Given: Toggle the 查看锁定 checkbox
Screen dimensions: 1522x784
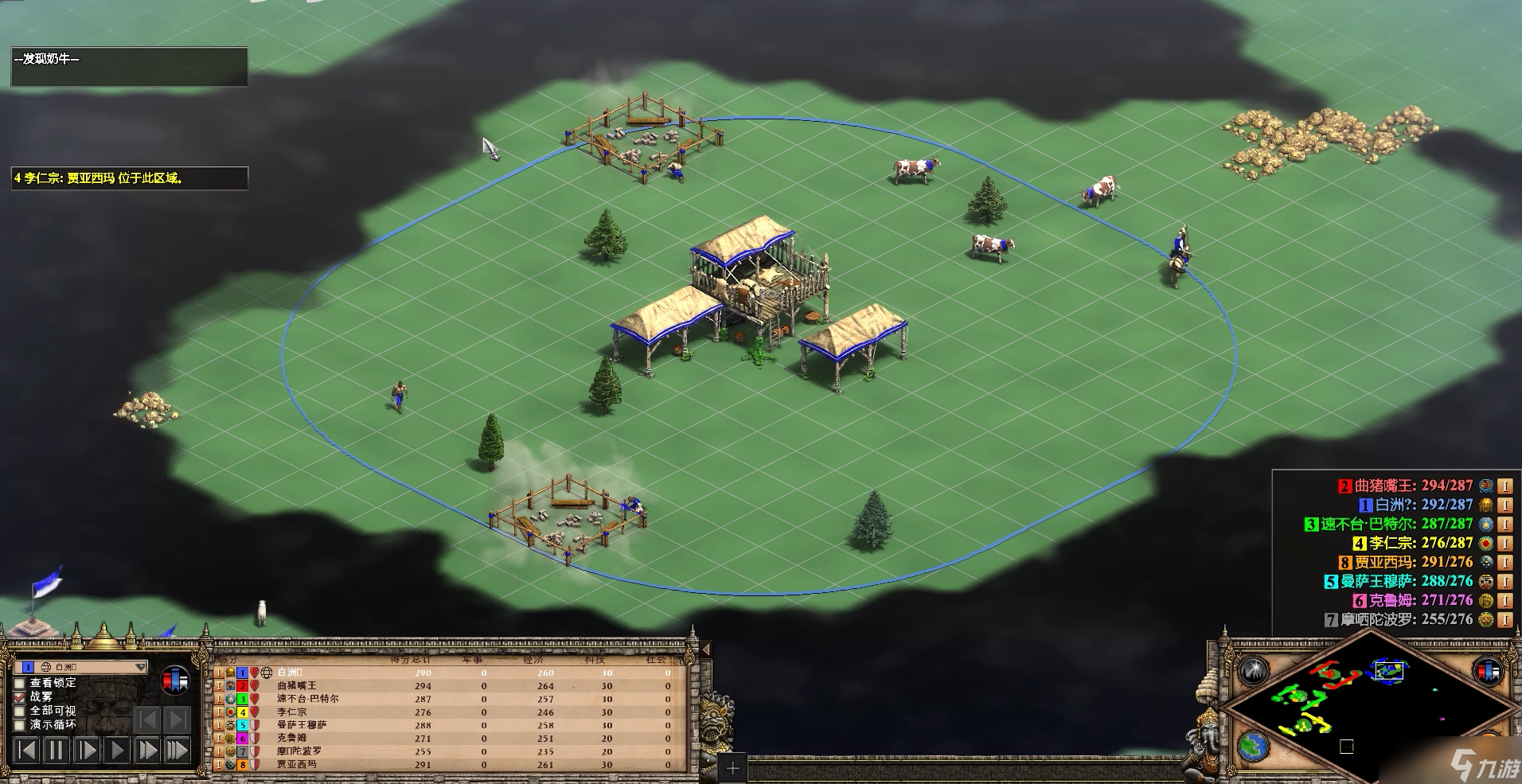Looking at the screenshot, I should [21, 683].
